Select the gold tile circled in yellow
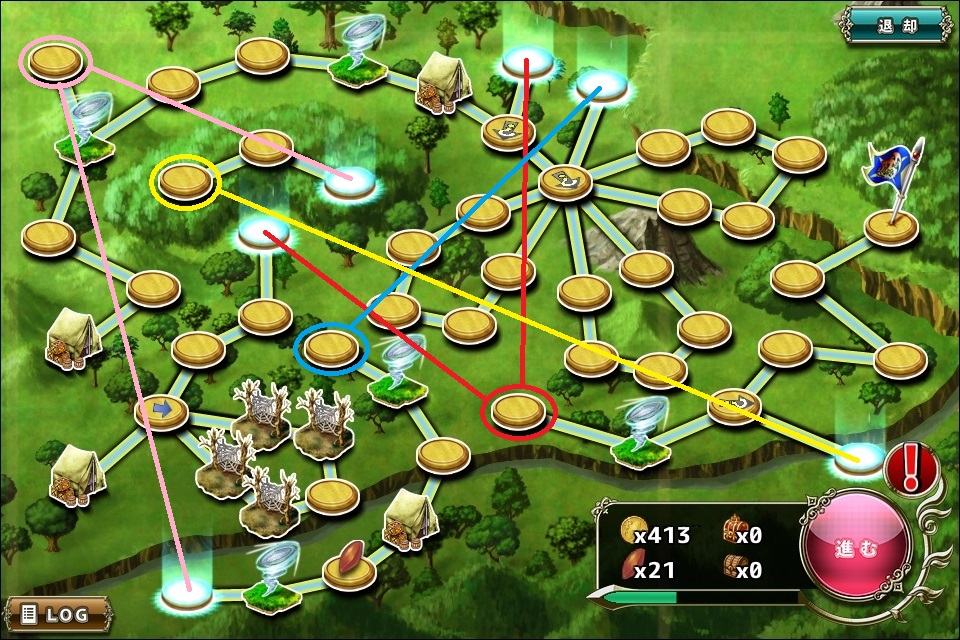The width and height of the screenshot is (960, 640). [184, 181]
